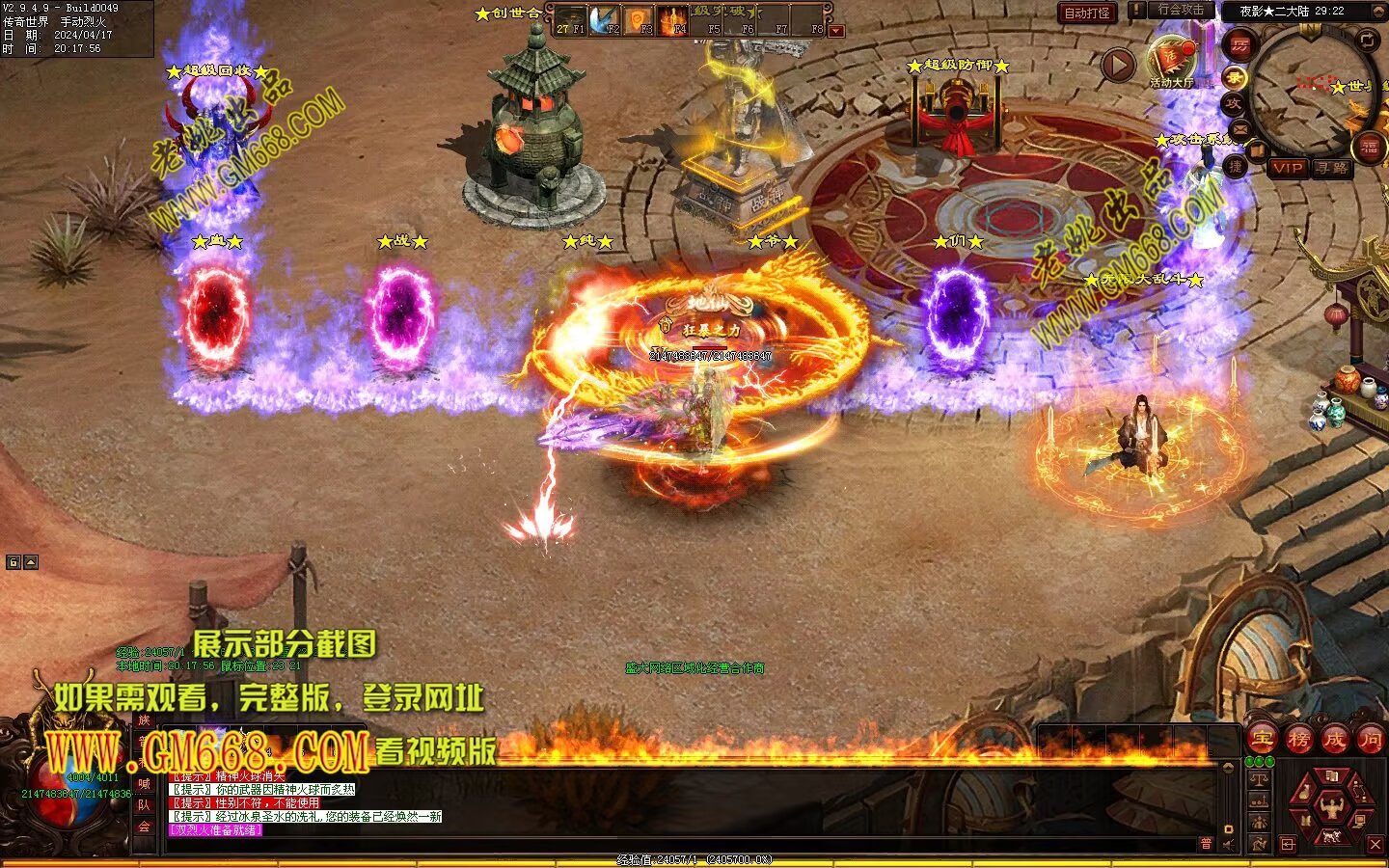Click the minimap refresh arrows button
Screen dimensions: 1389x868
point(1368,40)
